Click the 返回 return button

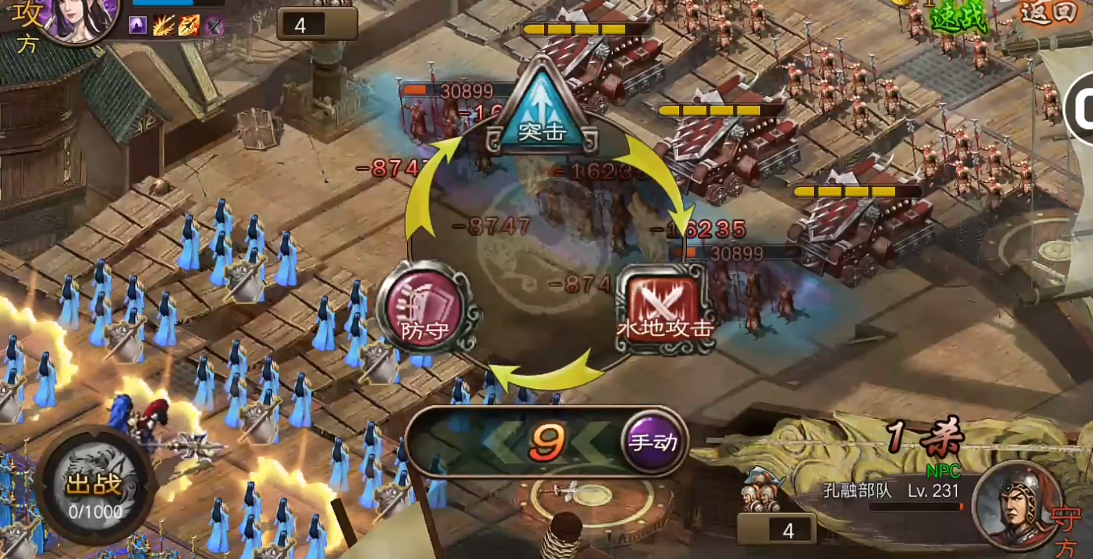[x=1049, y=12]
